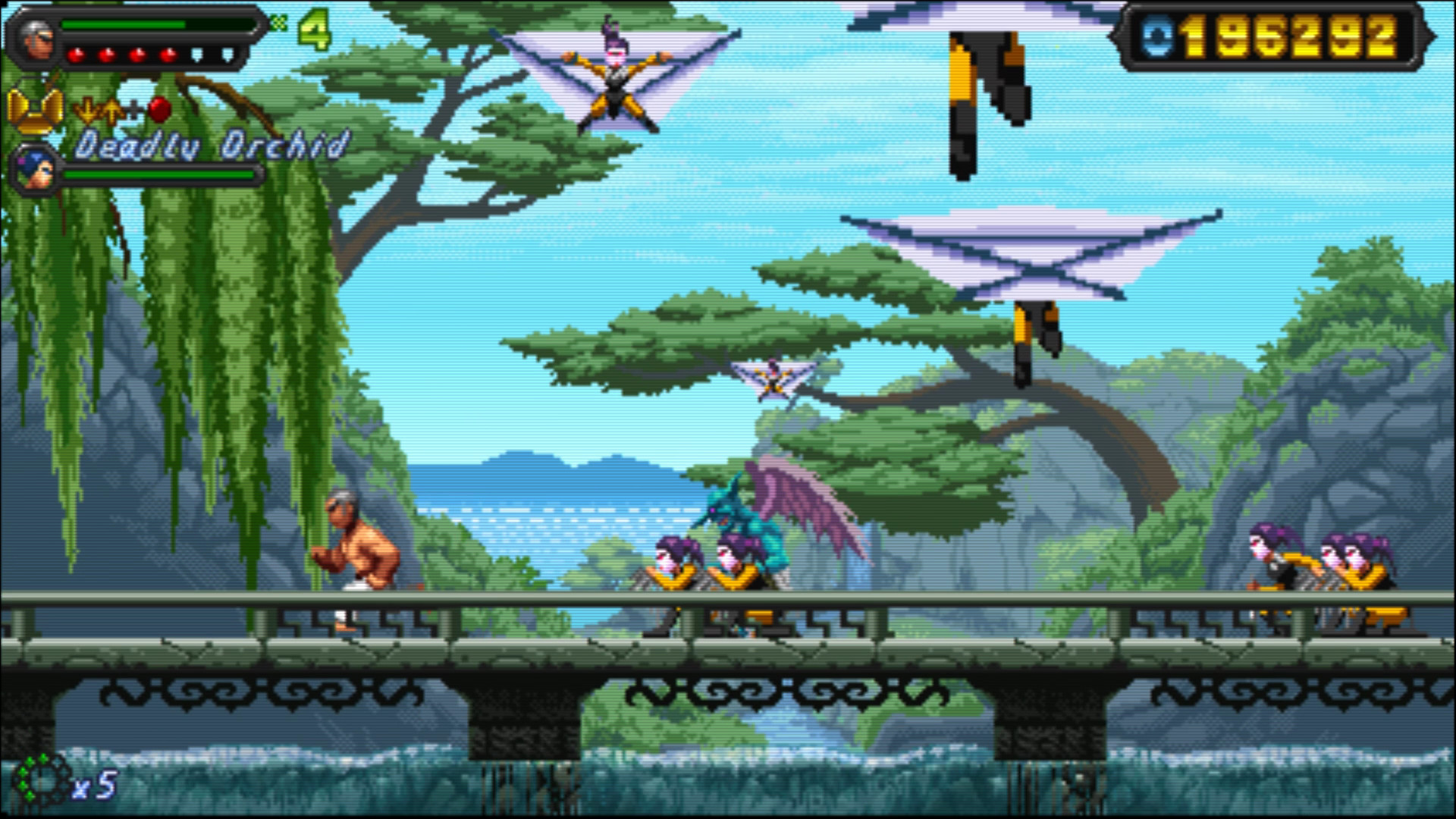Toggle the fourth red orb on the spirit meter
Image resolution: width=1456 pixels, height=819 pixels.
coord(168,55)
